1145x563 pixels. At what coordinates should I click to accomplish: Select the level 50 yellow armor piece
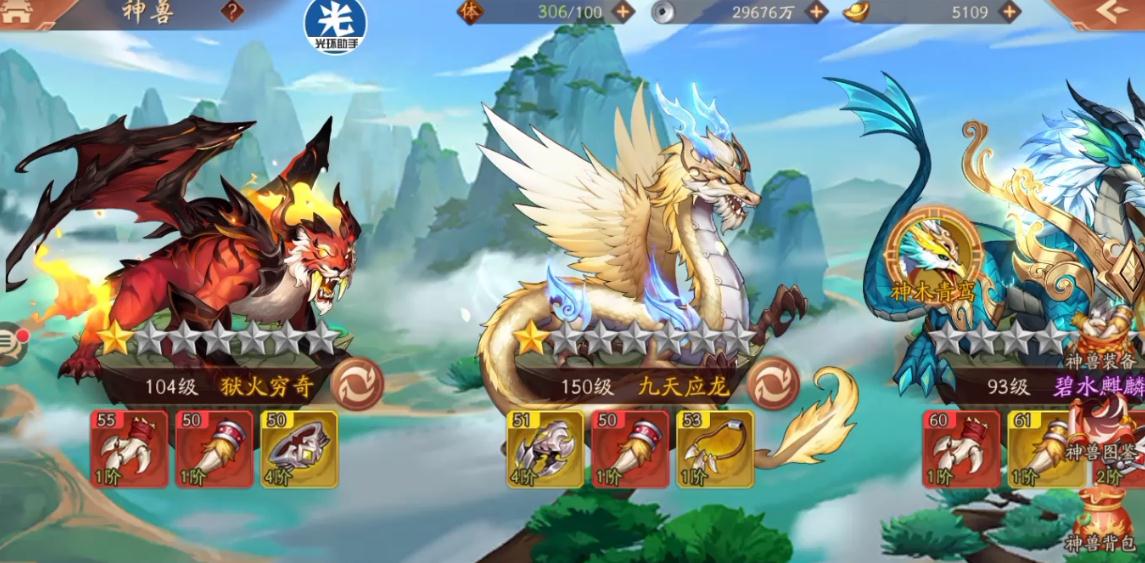299,449
